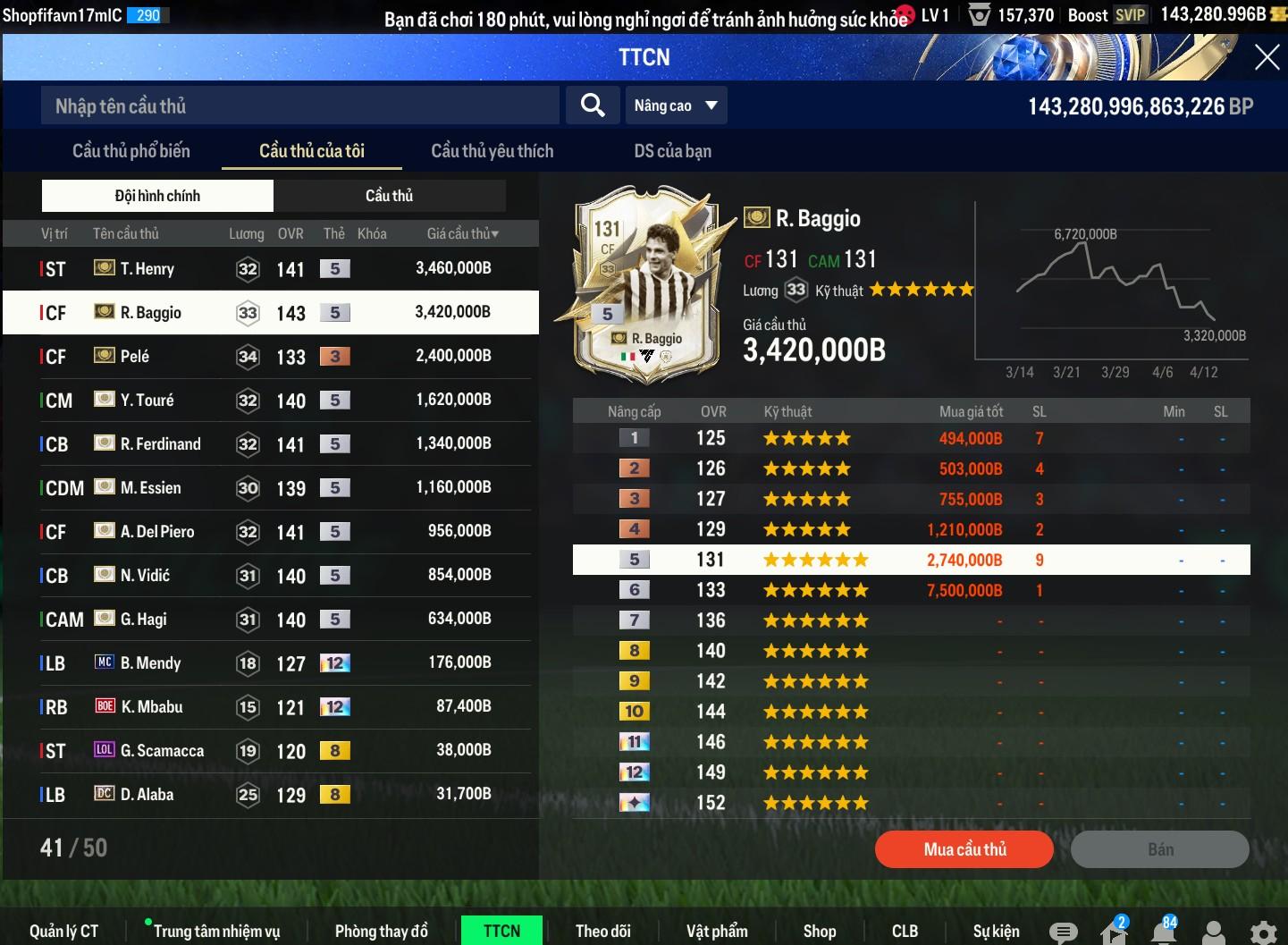Choose the Đội hình chính sub-tab

point(157,196)
